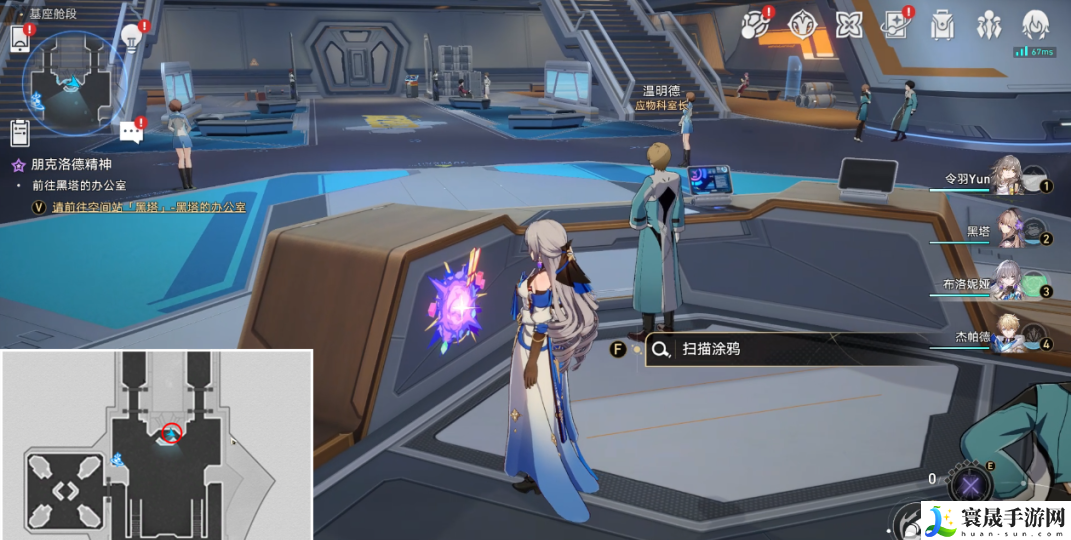Open the warp card icon

pyautogui.click(x=895, y=25)
